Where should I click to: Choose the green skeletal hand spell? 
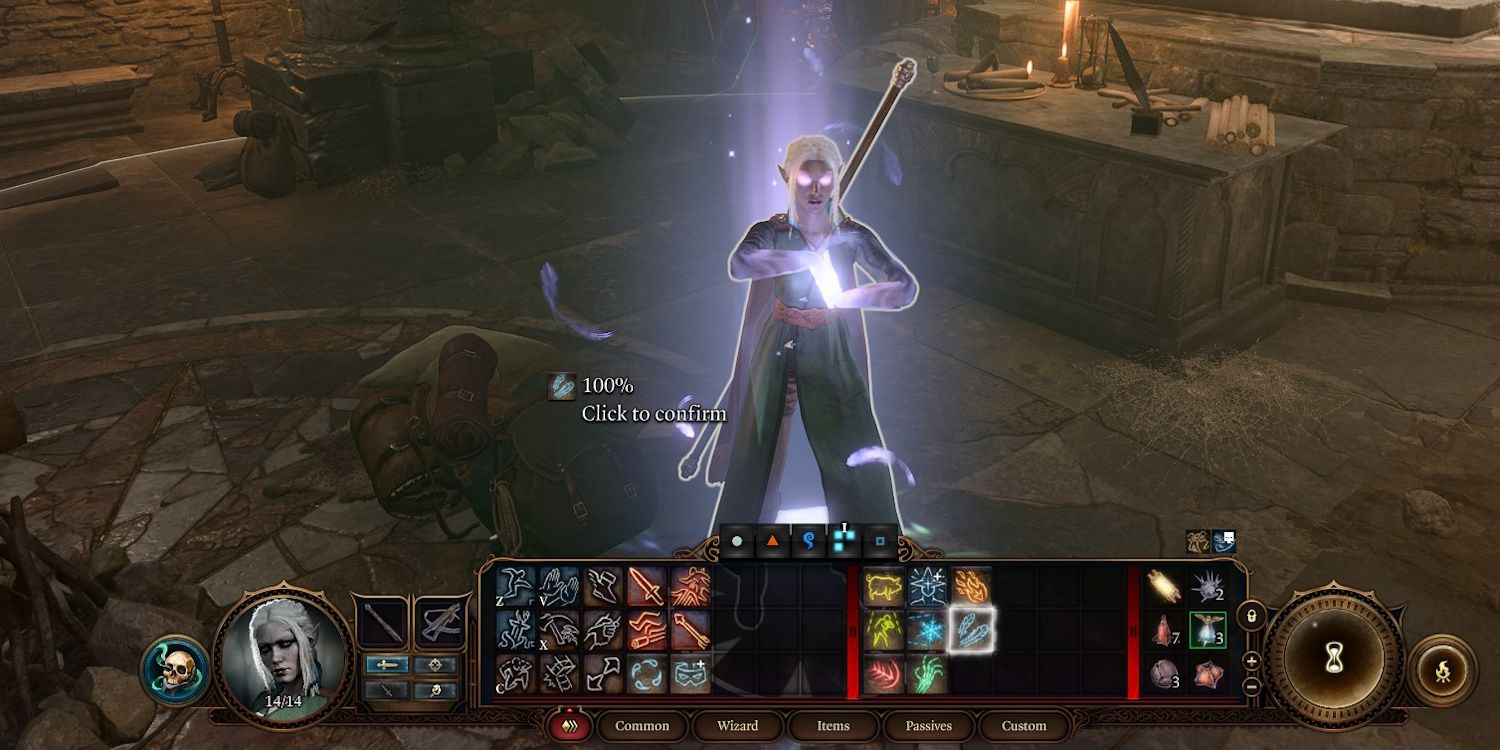[927, 674]
